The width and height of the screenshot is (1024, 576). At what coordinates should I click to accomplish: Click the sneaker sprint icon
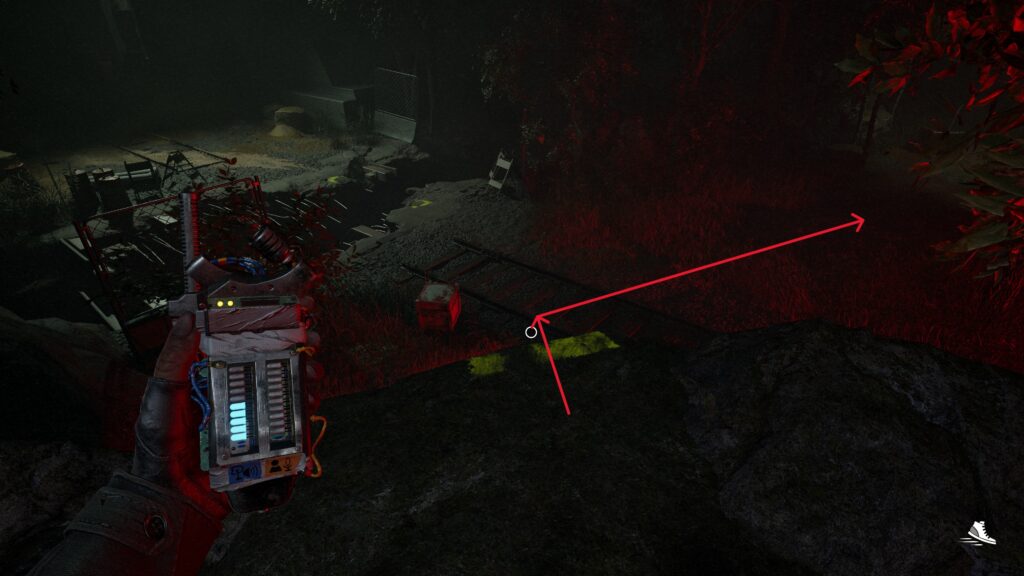point(981,532)
